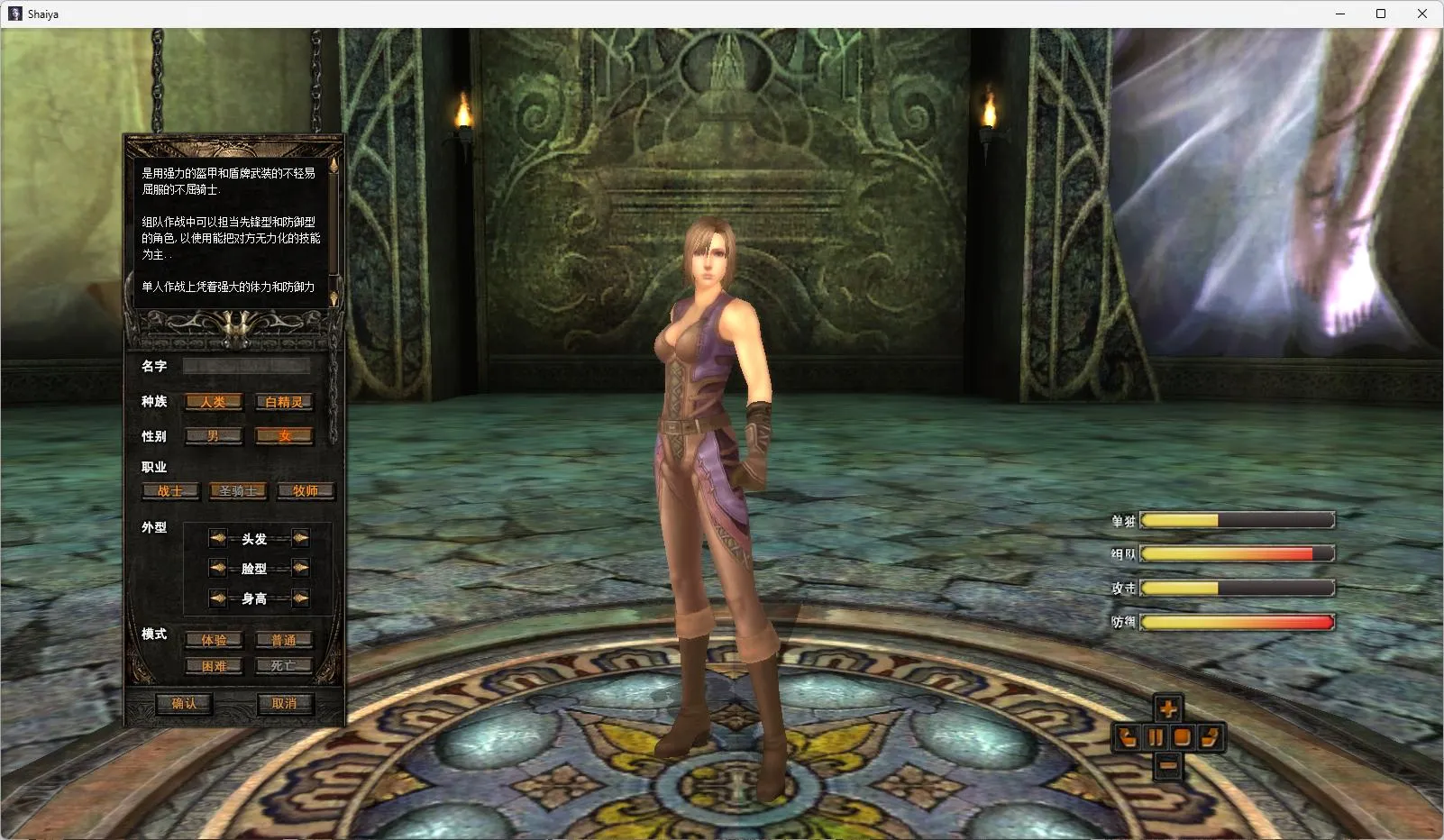This screenshot has width=1444, height=840.
Task: Pause the character animation with the pause button
Action: pyautogui.click(x=1155, y=737)
